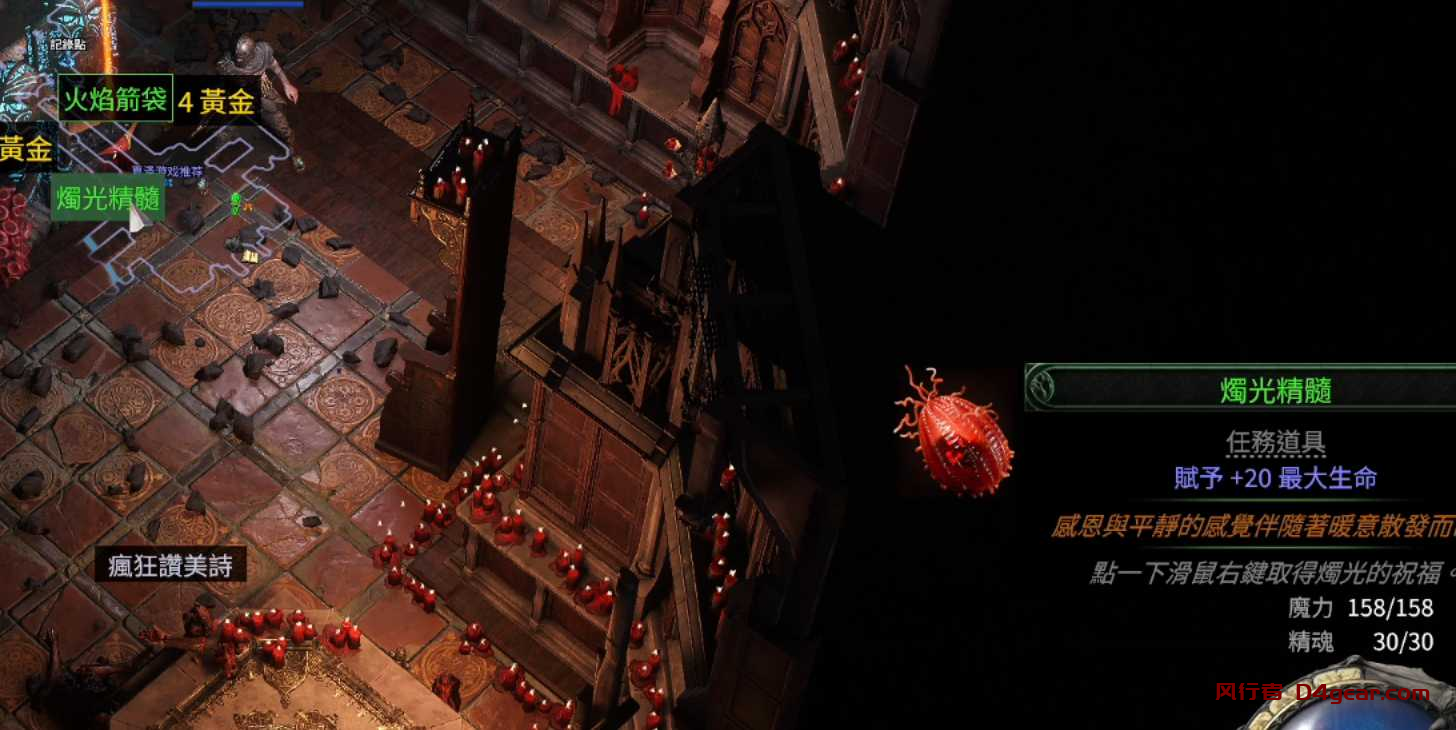Screen dimensions: 1456x730
Task: Select the 記錄點 checkpoint label
Action: [x=68, y=45]
